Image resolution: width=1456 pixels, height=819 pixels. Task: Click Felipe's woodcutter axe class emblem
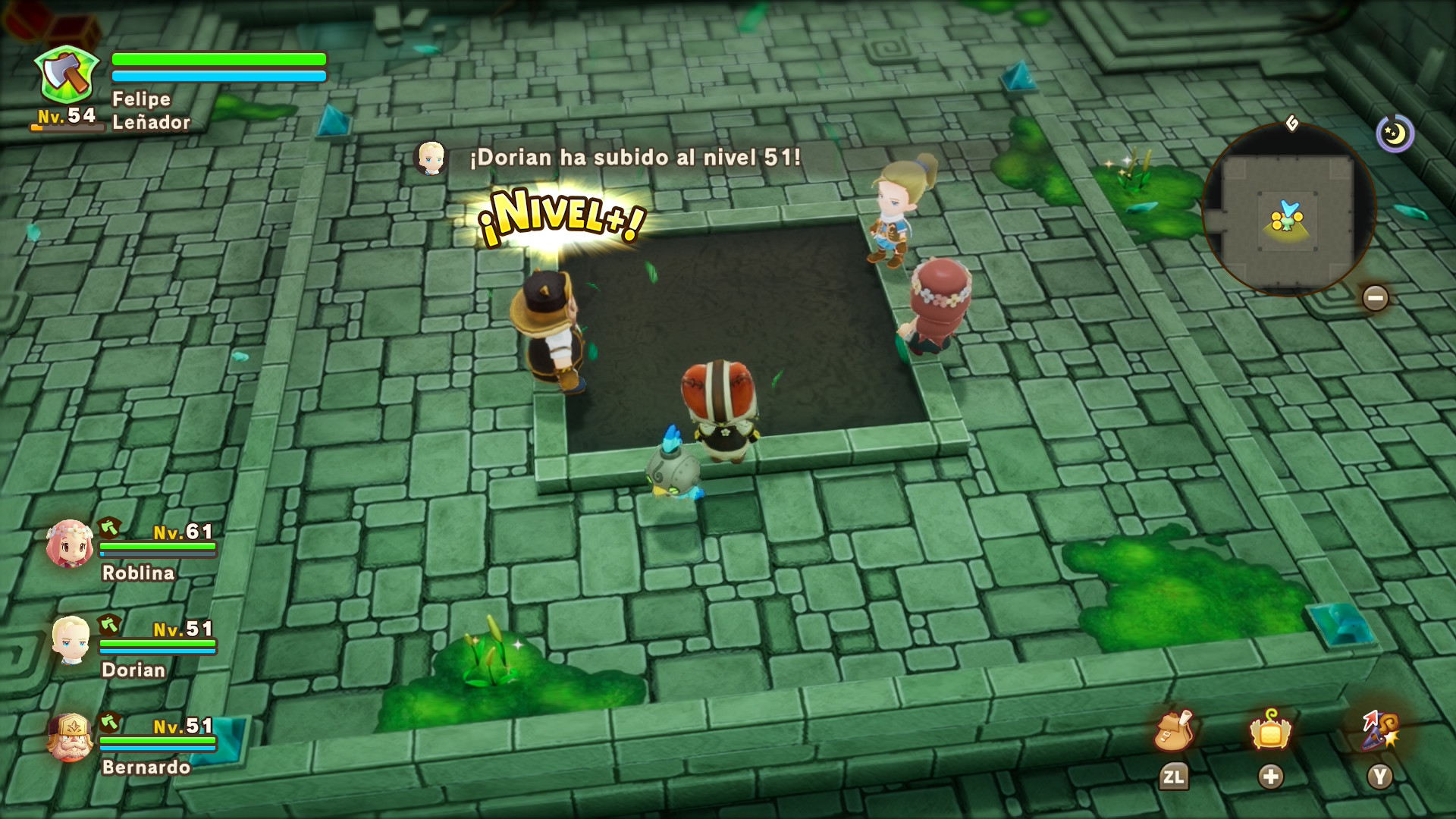click(67, 76)
